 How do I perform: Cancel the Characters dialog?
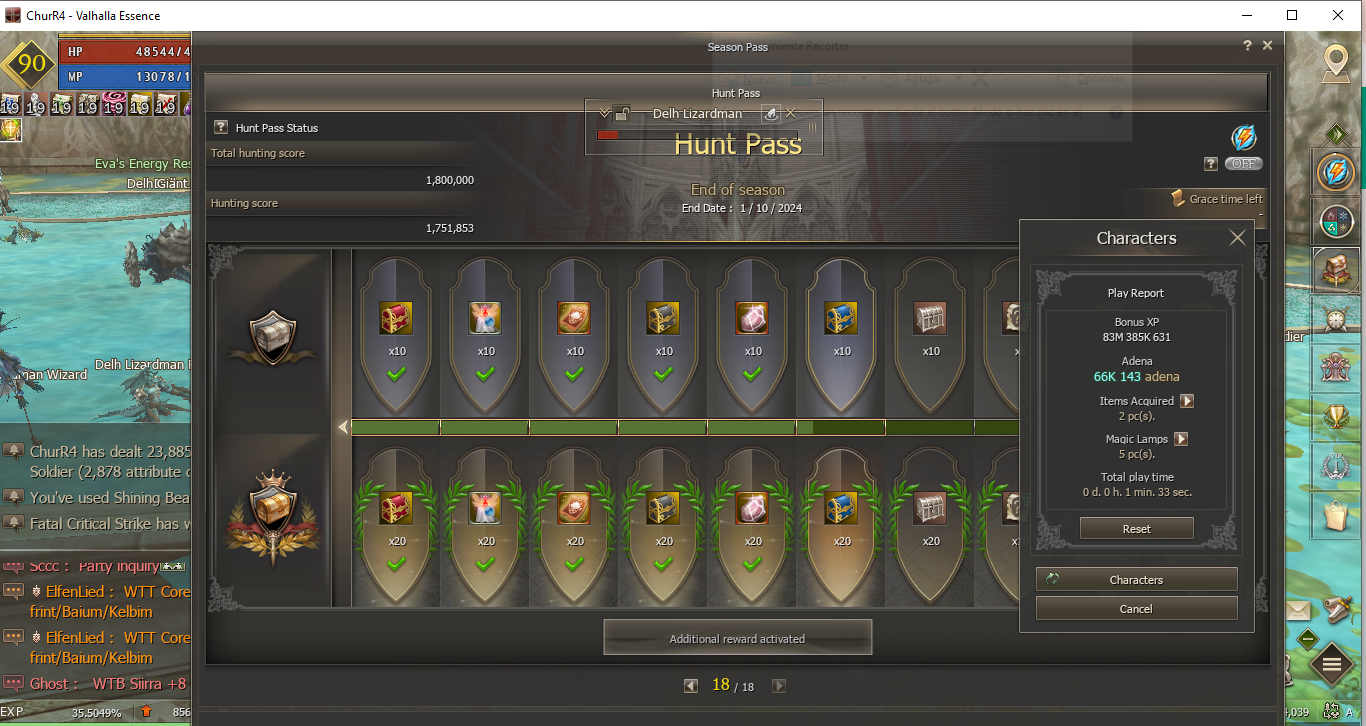[1136, 609]
